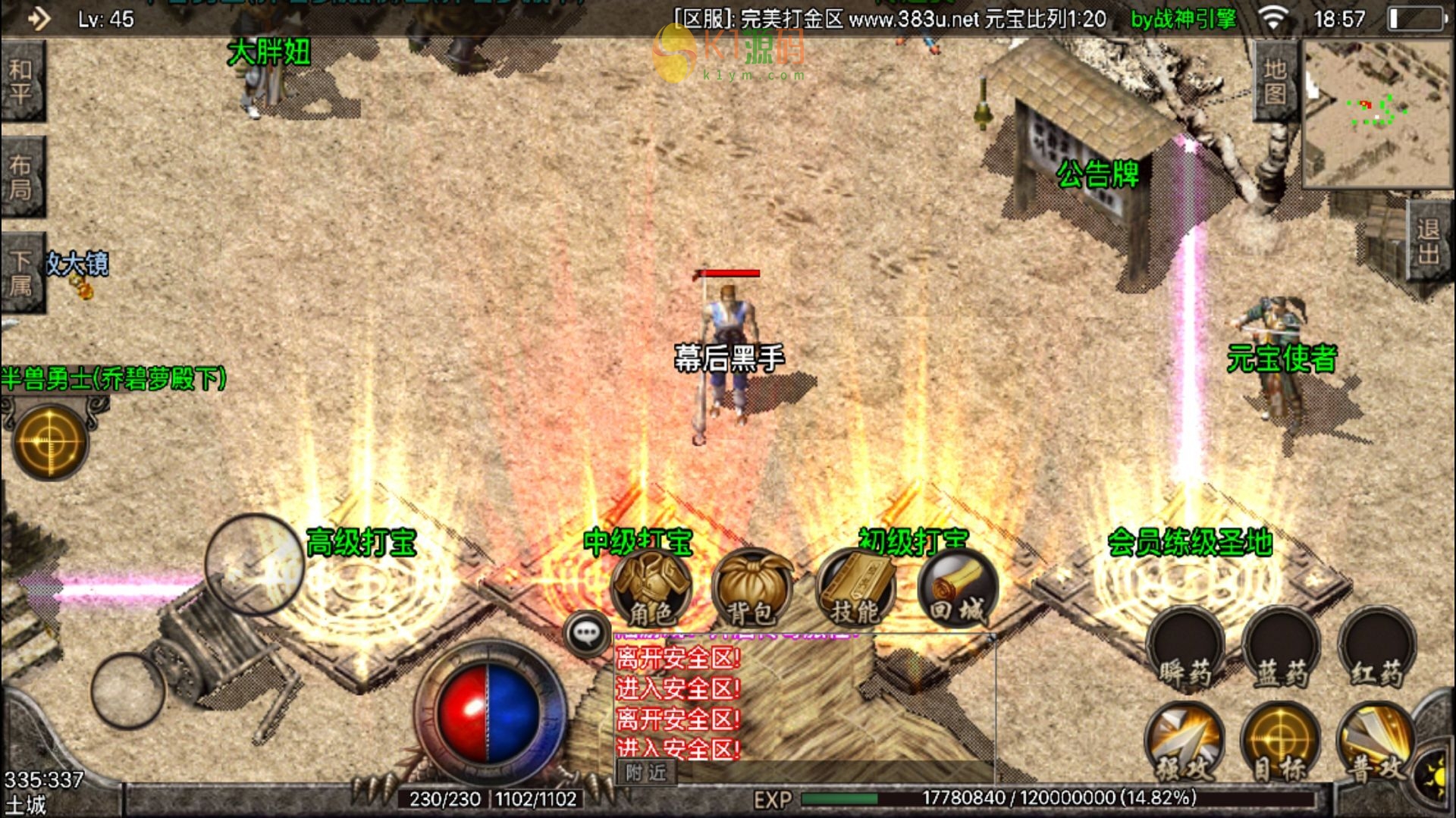Click the minimap in the corner
1456x818 pixels.
click(1376, 112)
